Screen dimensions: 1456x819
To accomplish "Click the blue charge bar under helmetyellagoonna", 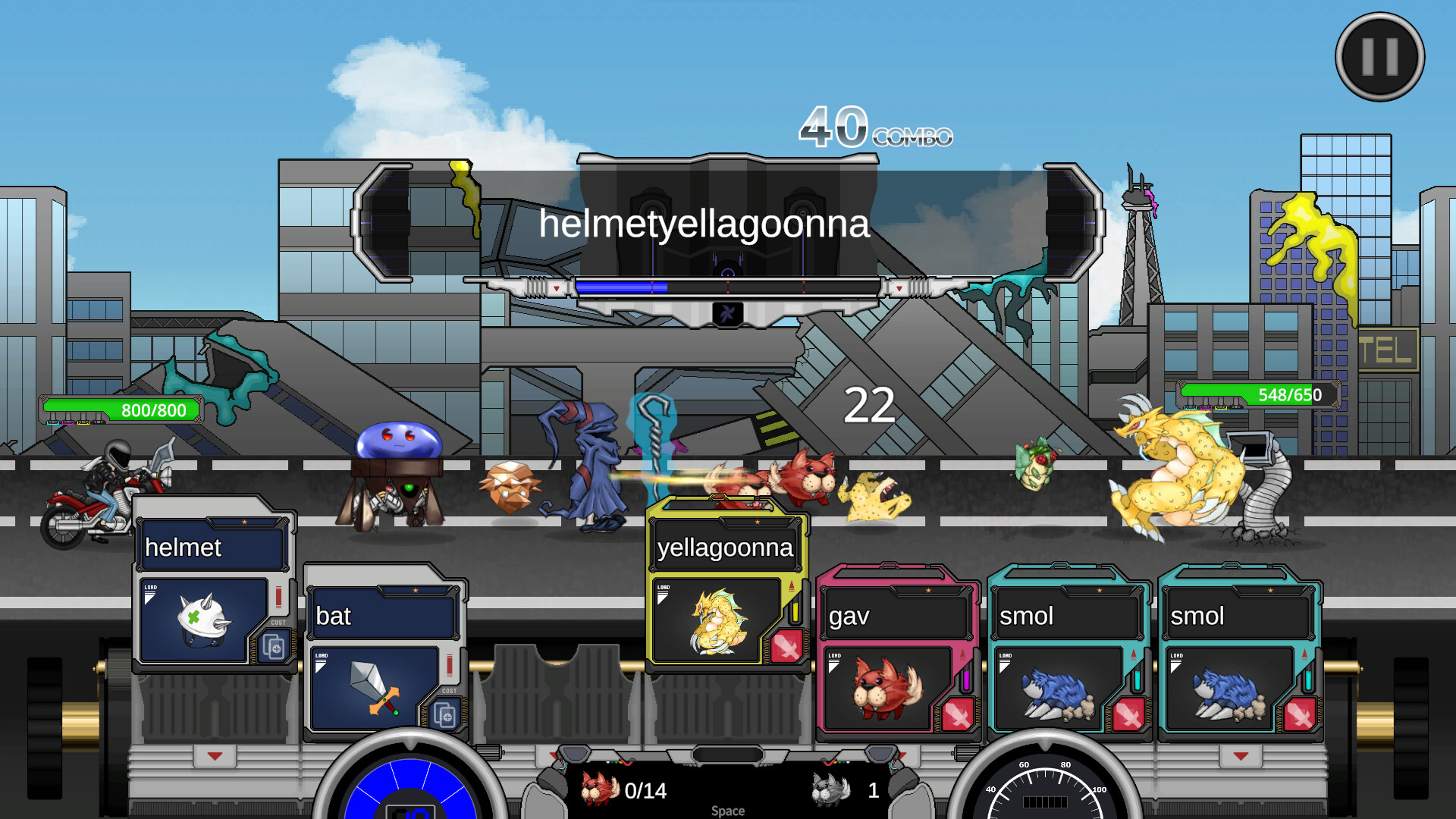I will (622, 286).
